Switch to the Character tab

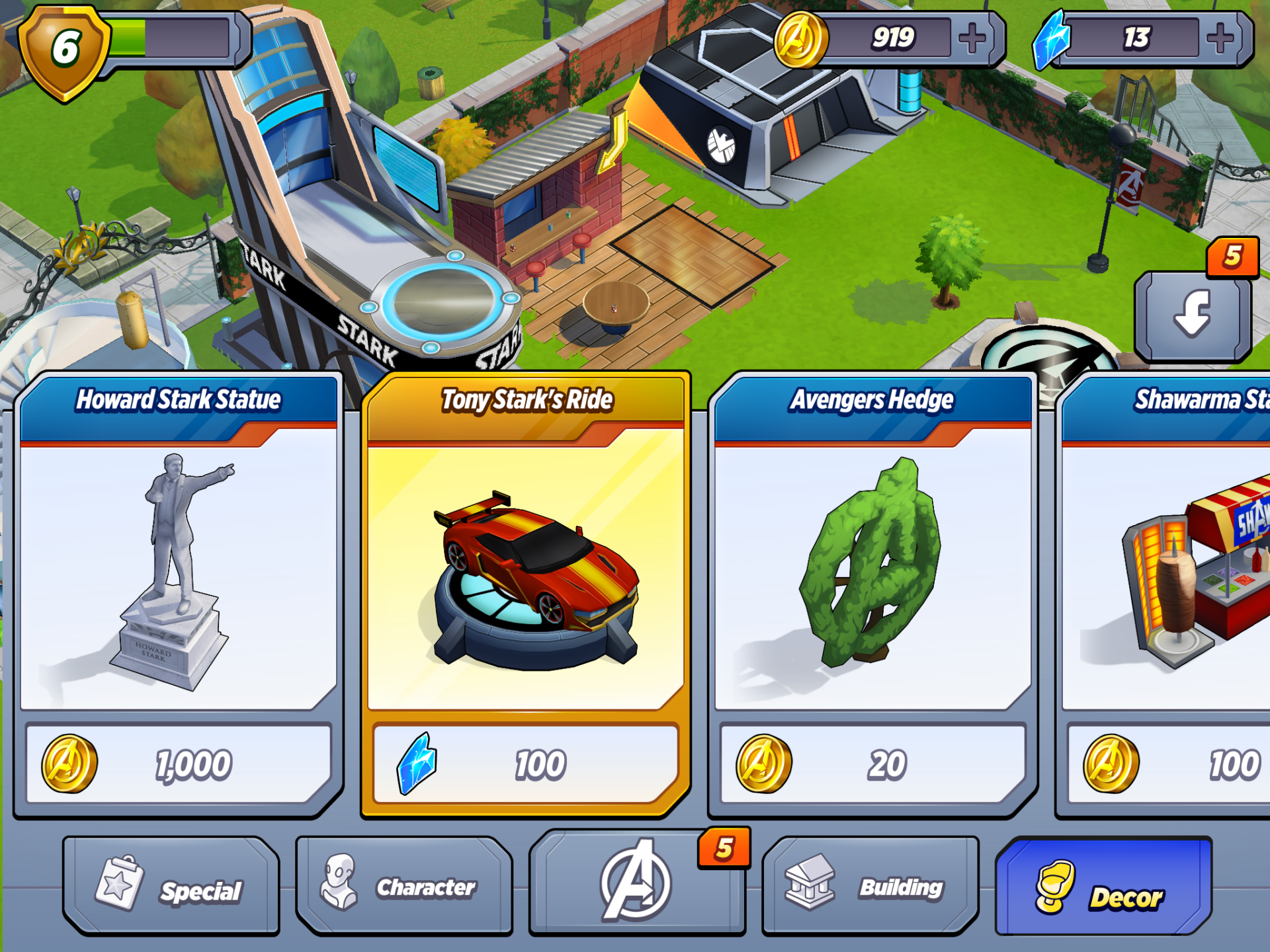click(x=404, y=887)
